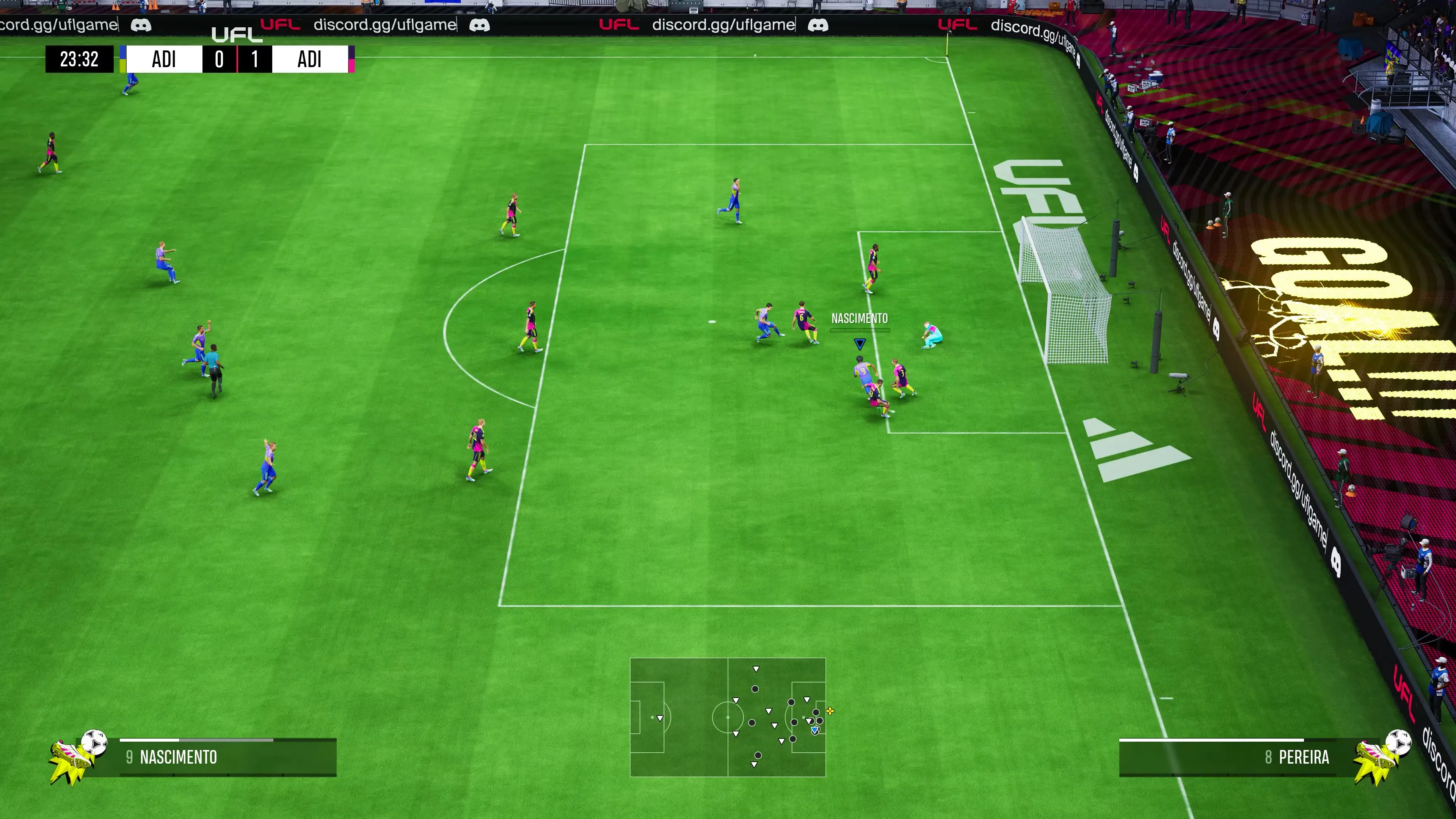Select the 8 Pereira player panel
Screen dimensions: 1456x819
[x=1232, y=758]
